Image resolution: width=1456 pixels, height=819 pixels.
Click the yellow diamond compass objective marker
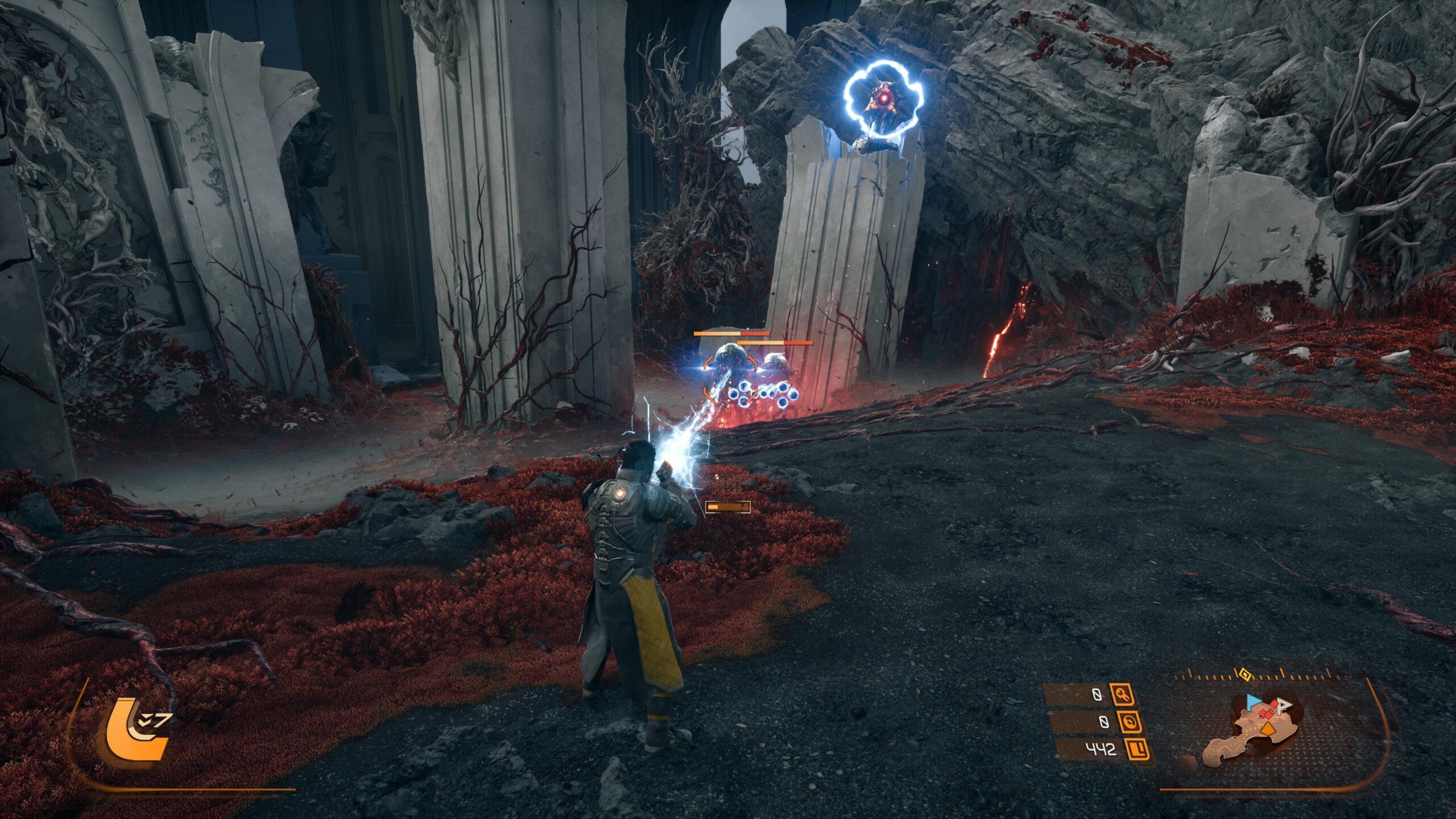coord(1244,675)
